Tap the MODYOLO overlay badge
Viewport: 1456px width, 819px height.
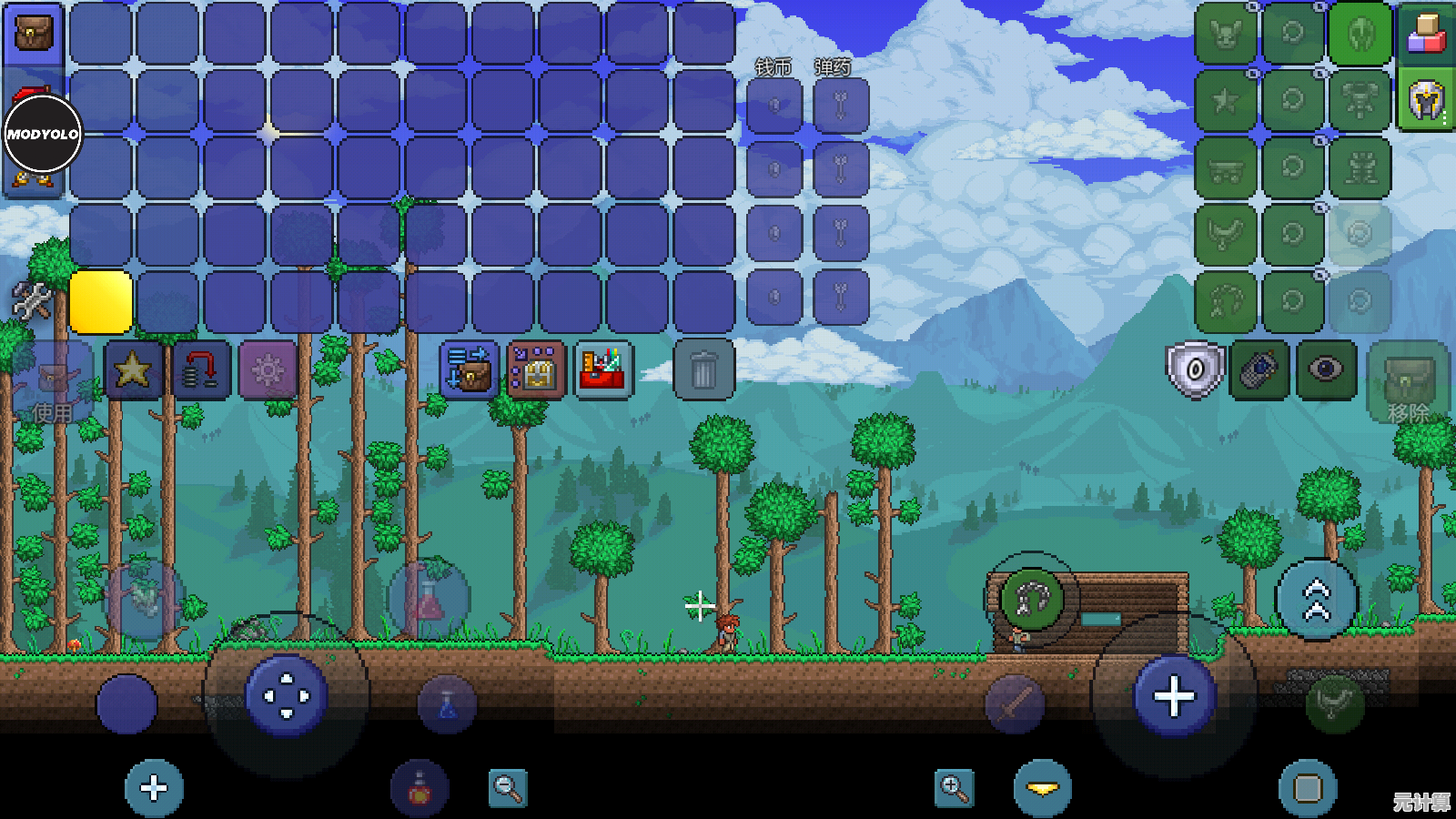pyautogui.click(x=43, y=134)
